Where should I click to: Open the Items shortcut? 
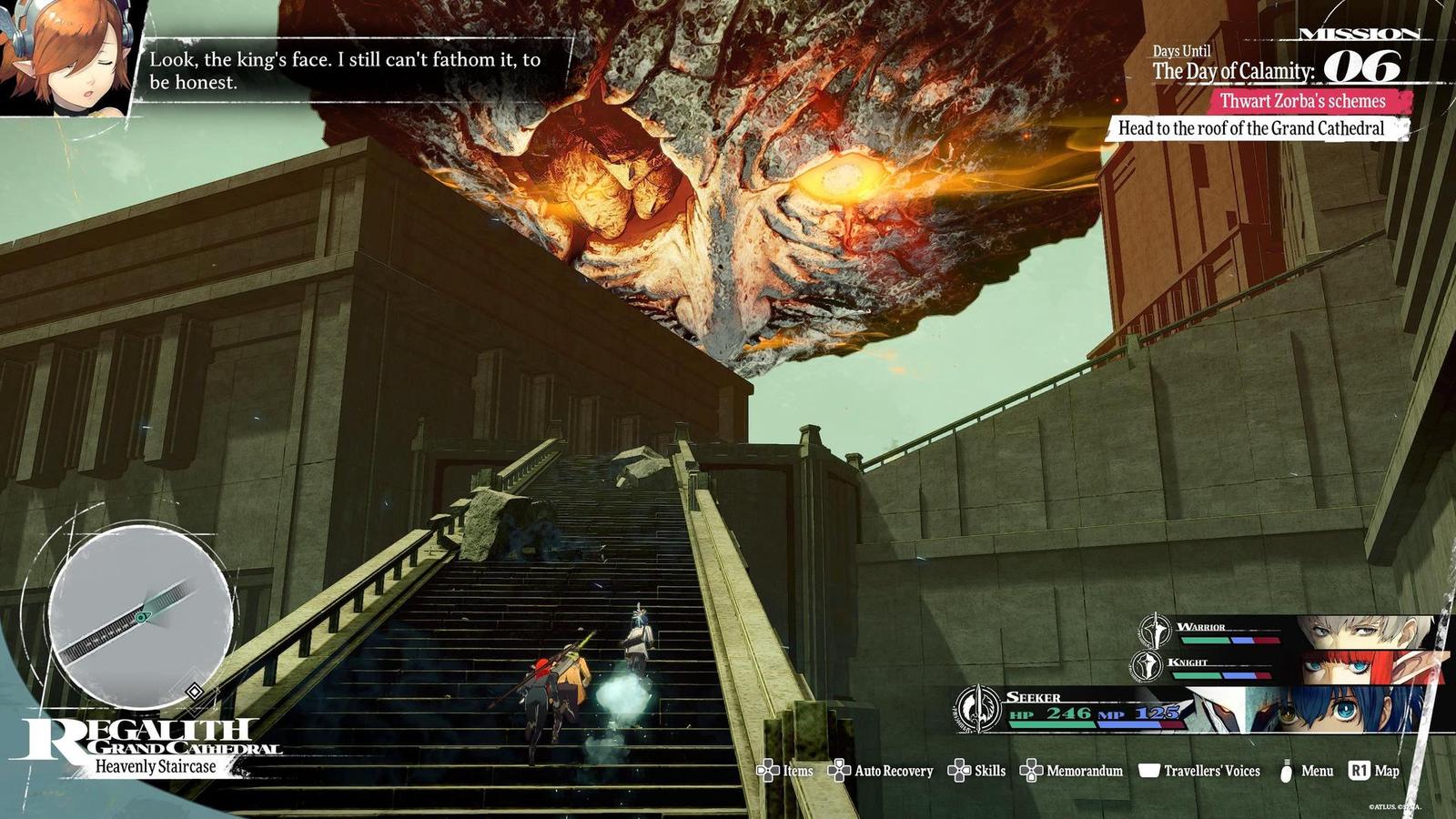[785, 771]
